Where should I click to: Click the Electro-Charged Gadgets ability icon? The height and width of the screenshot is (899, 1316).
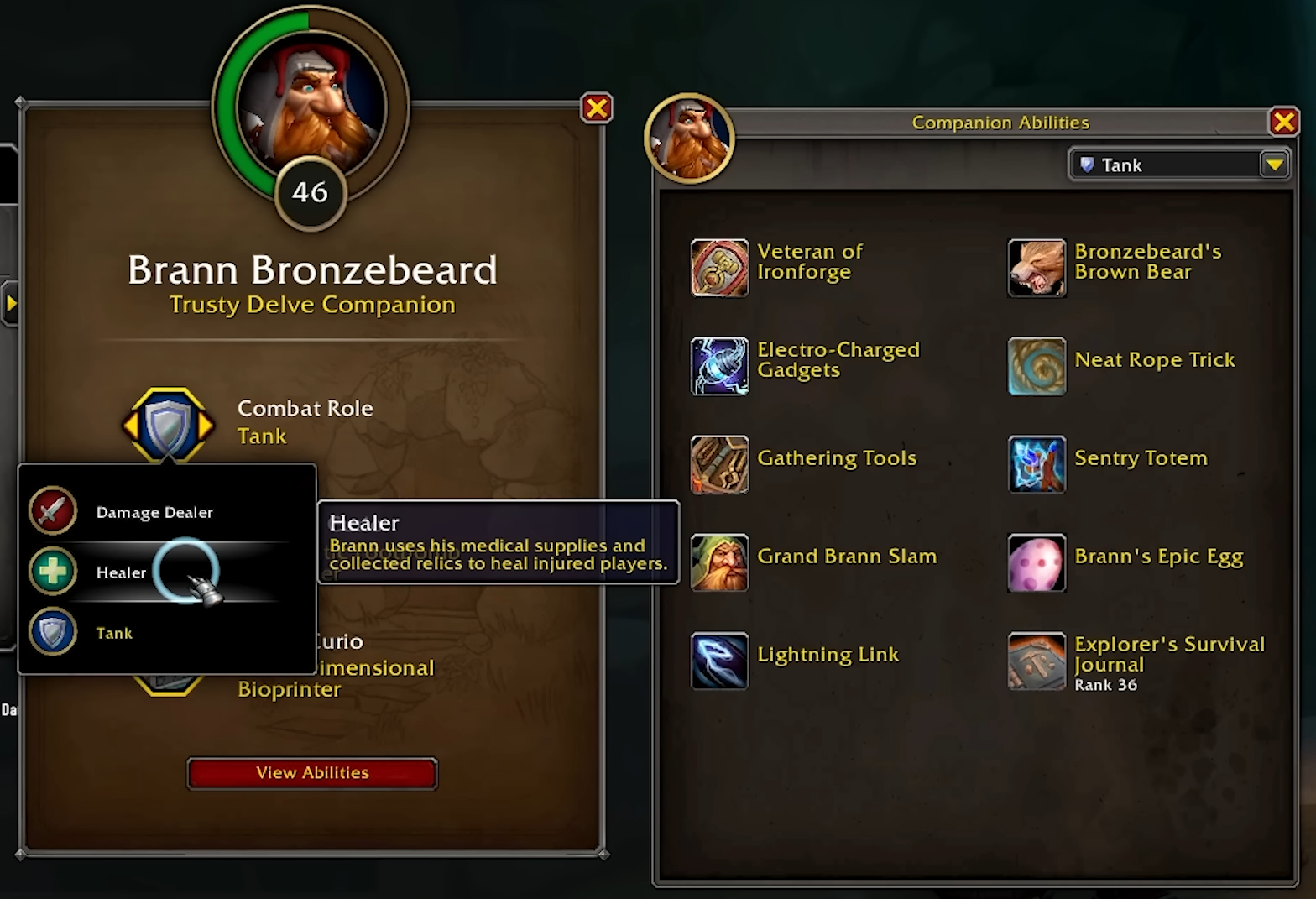(x=719, y=366)
